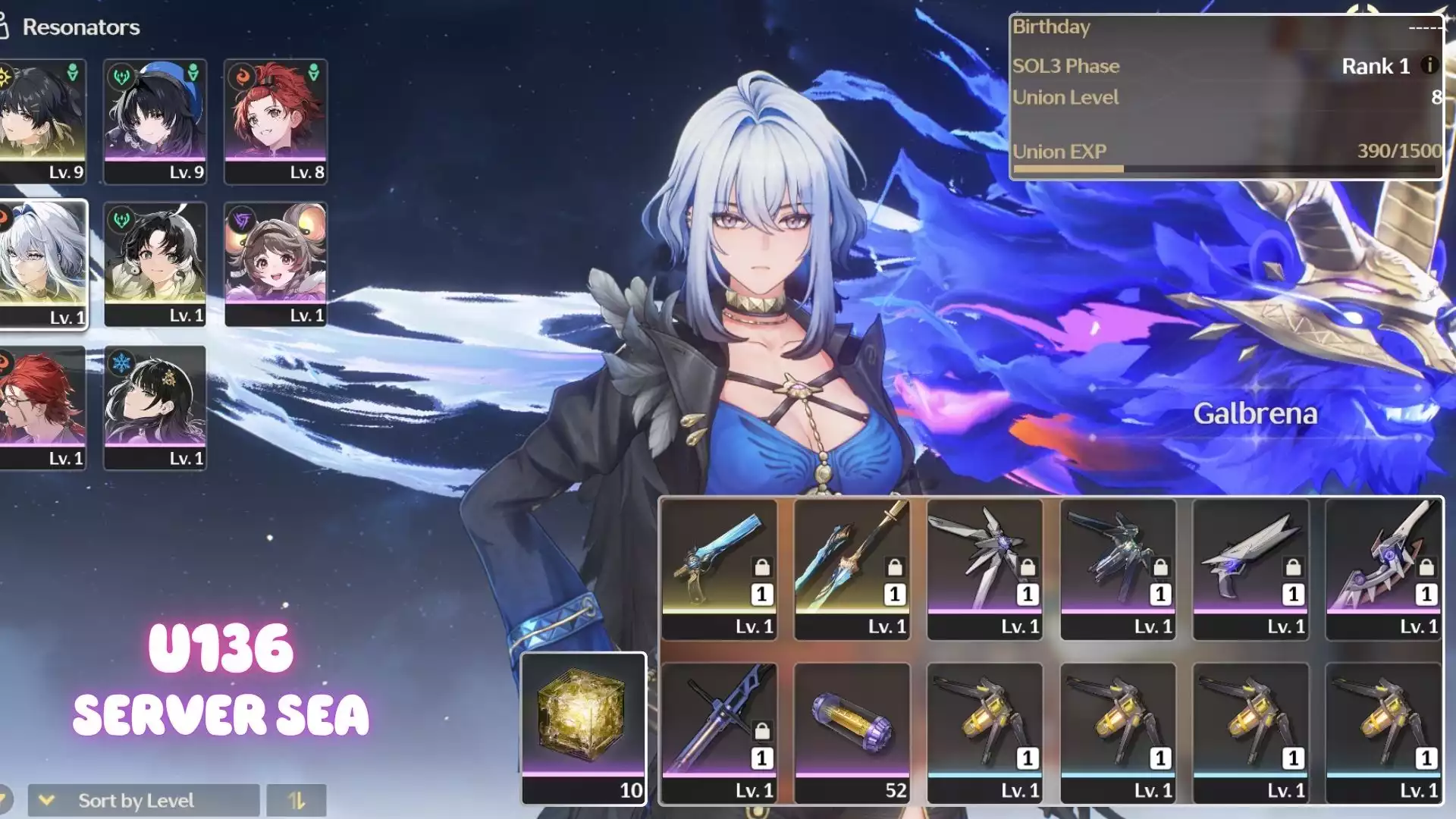Select the red-haired Lv. 8 resonator
1456x819 pixels.
pyautogui.click(x=276, y=121)
